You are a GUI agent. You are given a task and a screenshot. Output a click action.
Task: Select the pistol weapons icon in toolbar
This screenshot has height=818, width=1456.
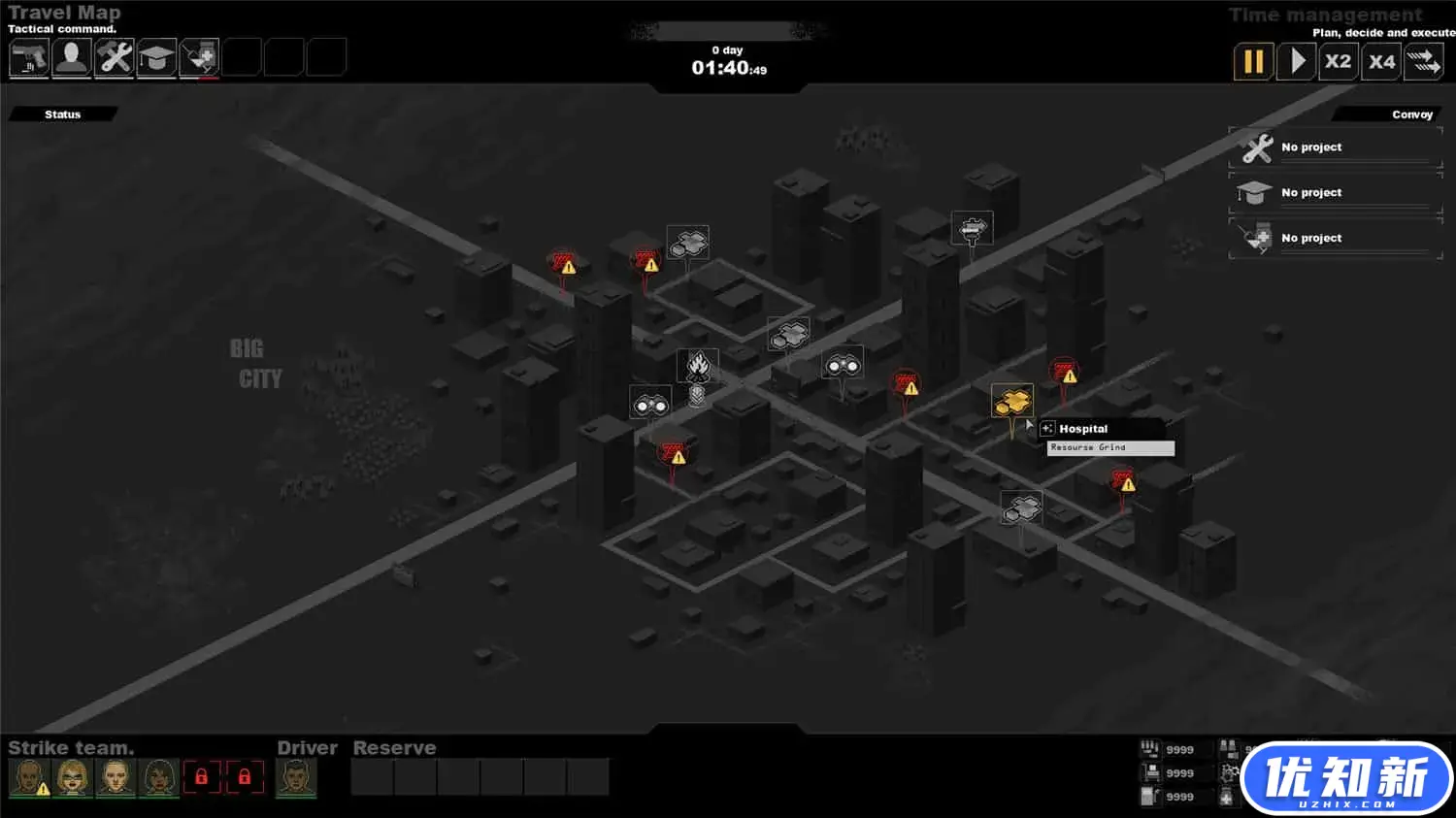28,57
